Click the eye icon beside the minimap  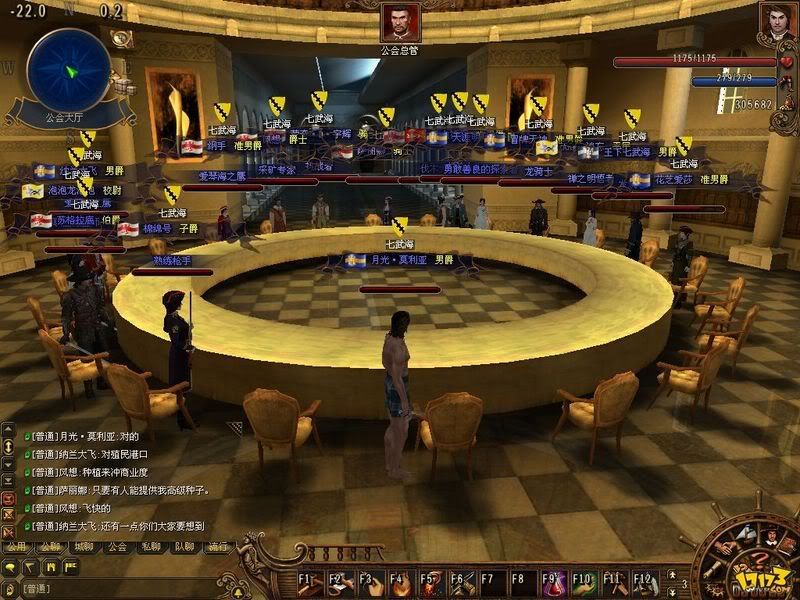pos(122,38)
